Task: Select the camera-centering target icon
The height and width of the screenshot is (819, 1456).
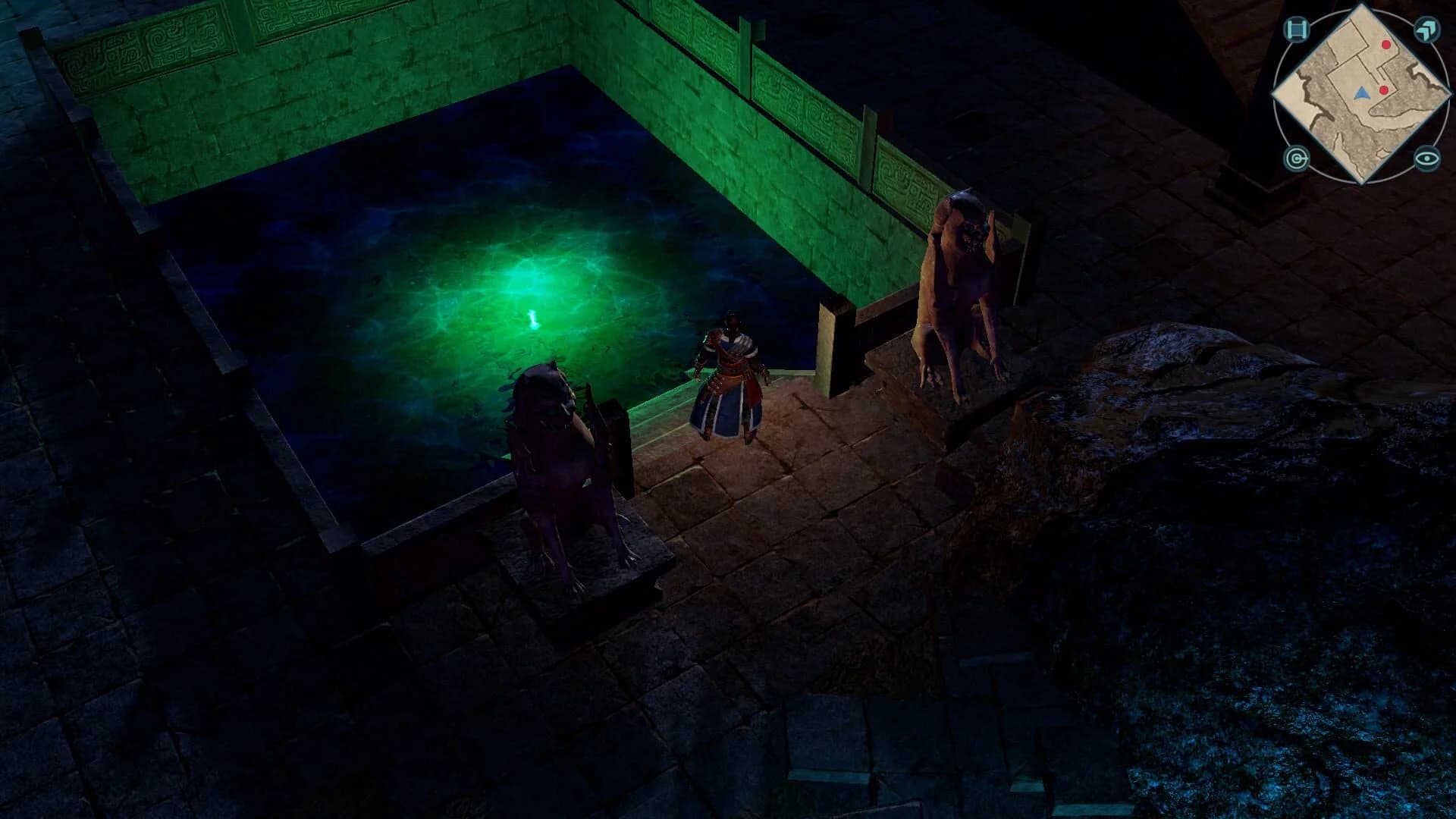Action: tap(1296, 158)
